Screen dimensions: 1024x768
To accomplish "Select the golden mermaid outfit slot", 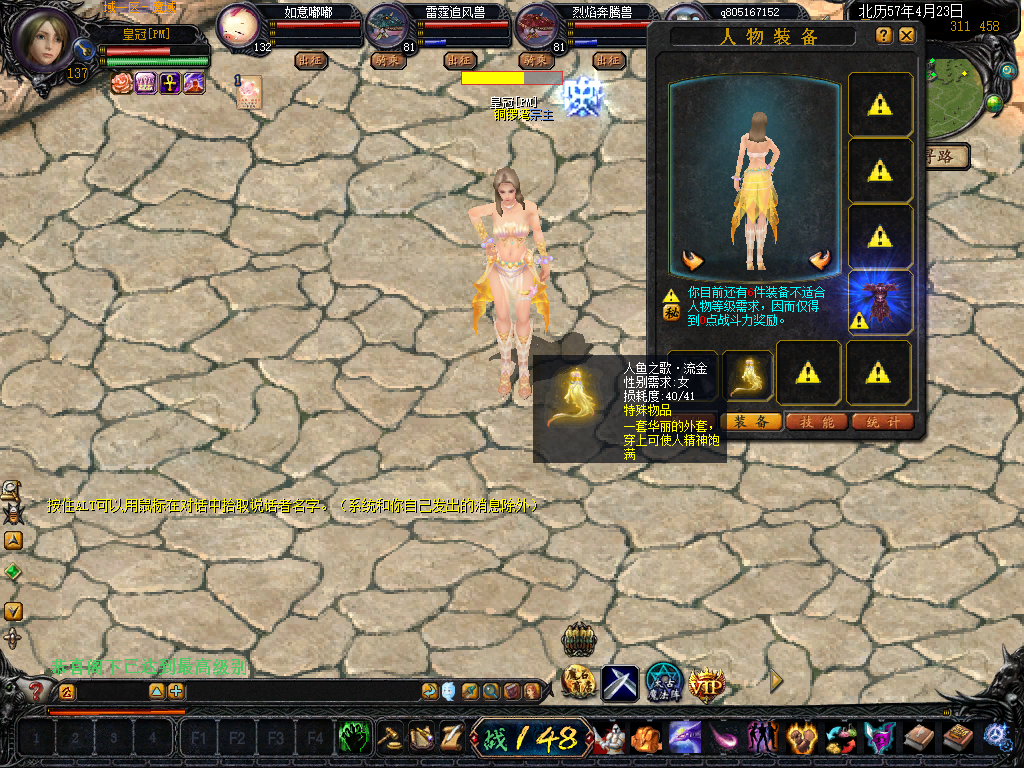I will tap(747, 374).
